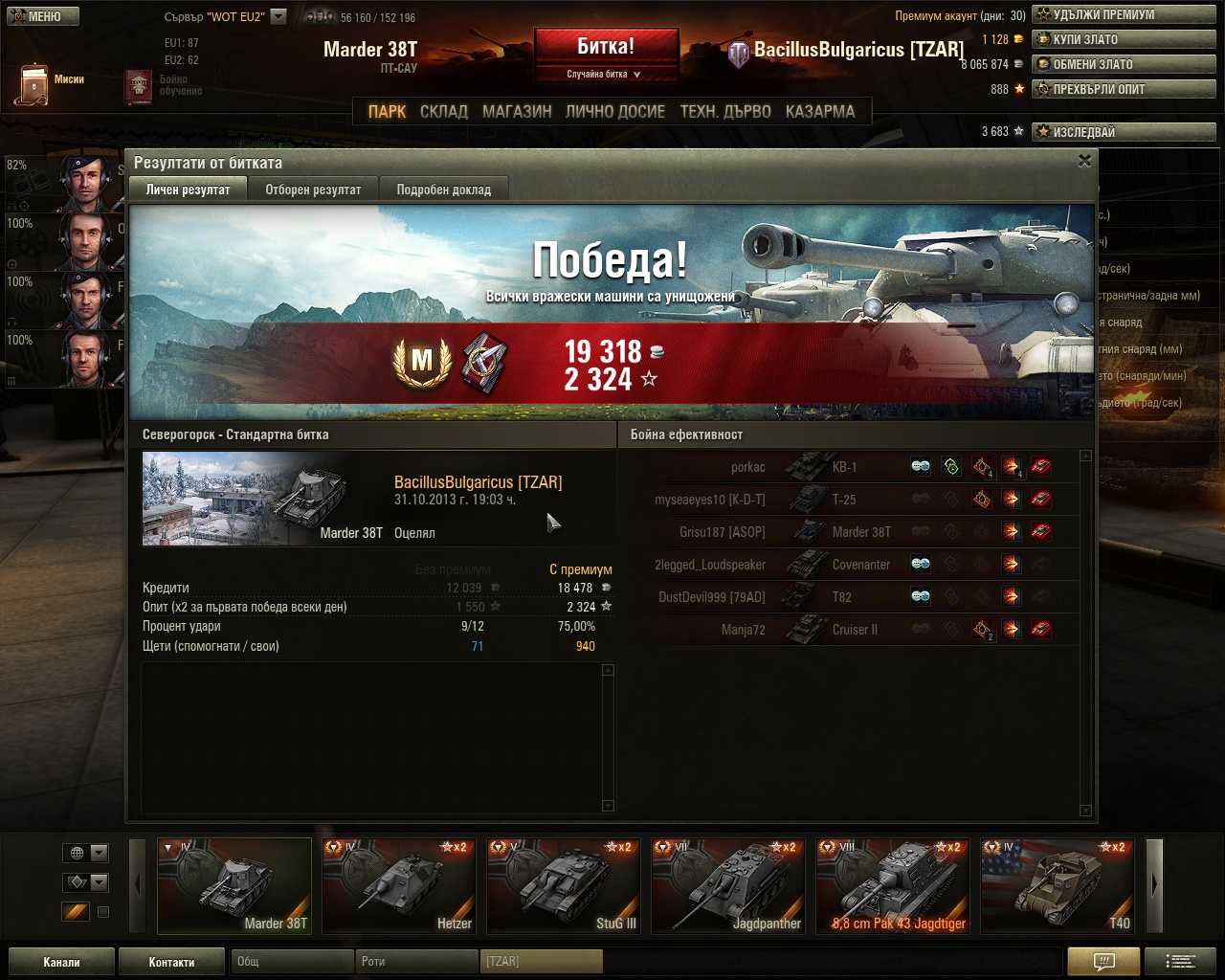The width and height of the screenshot is (1225, 980).
Task: Open the Контакти list
Action: tap(171, 962)
